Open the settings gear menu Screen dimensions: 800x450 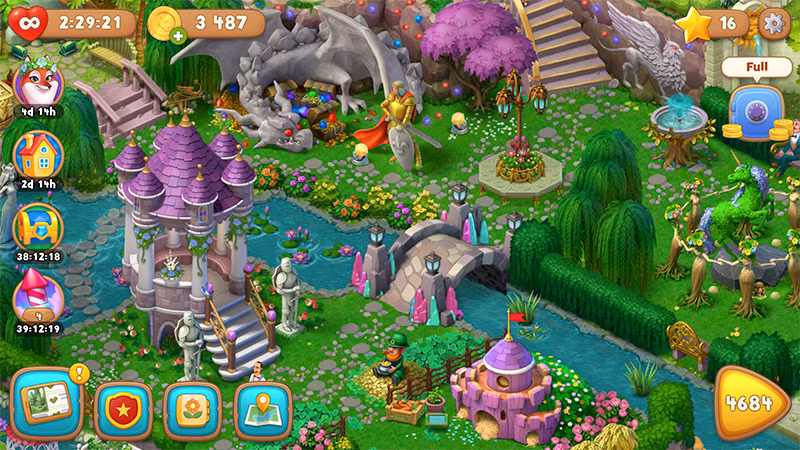pos(773,22)
